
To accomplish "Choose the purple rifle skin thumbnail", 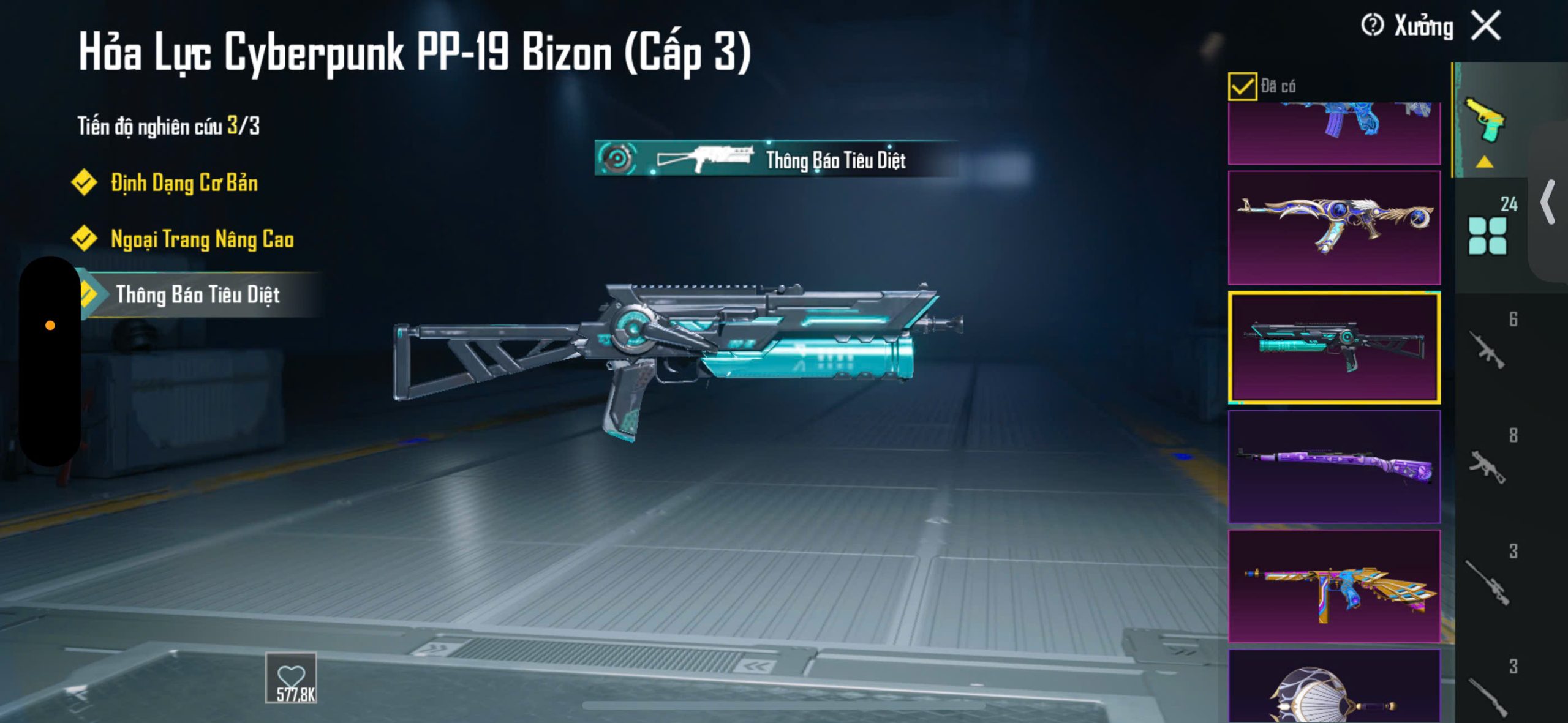I will tap(1334, 466).
